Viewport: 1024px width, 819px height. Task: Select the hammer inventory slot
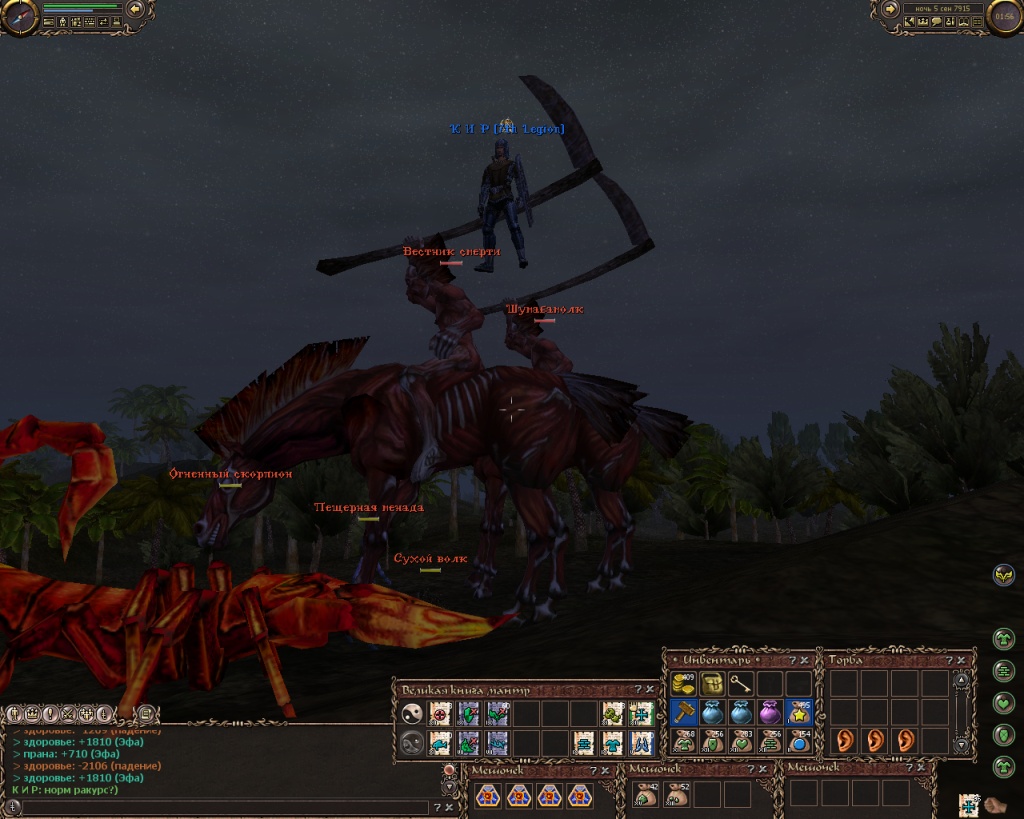(x=684, y=712)
